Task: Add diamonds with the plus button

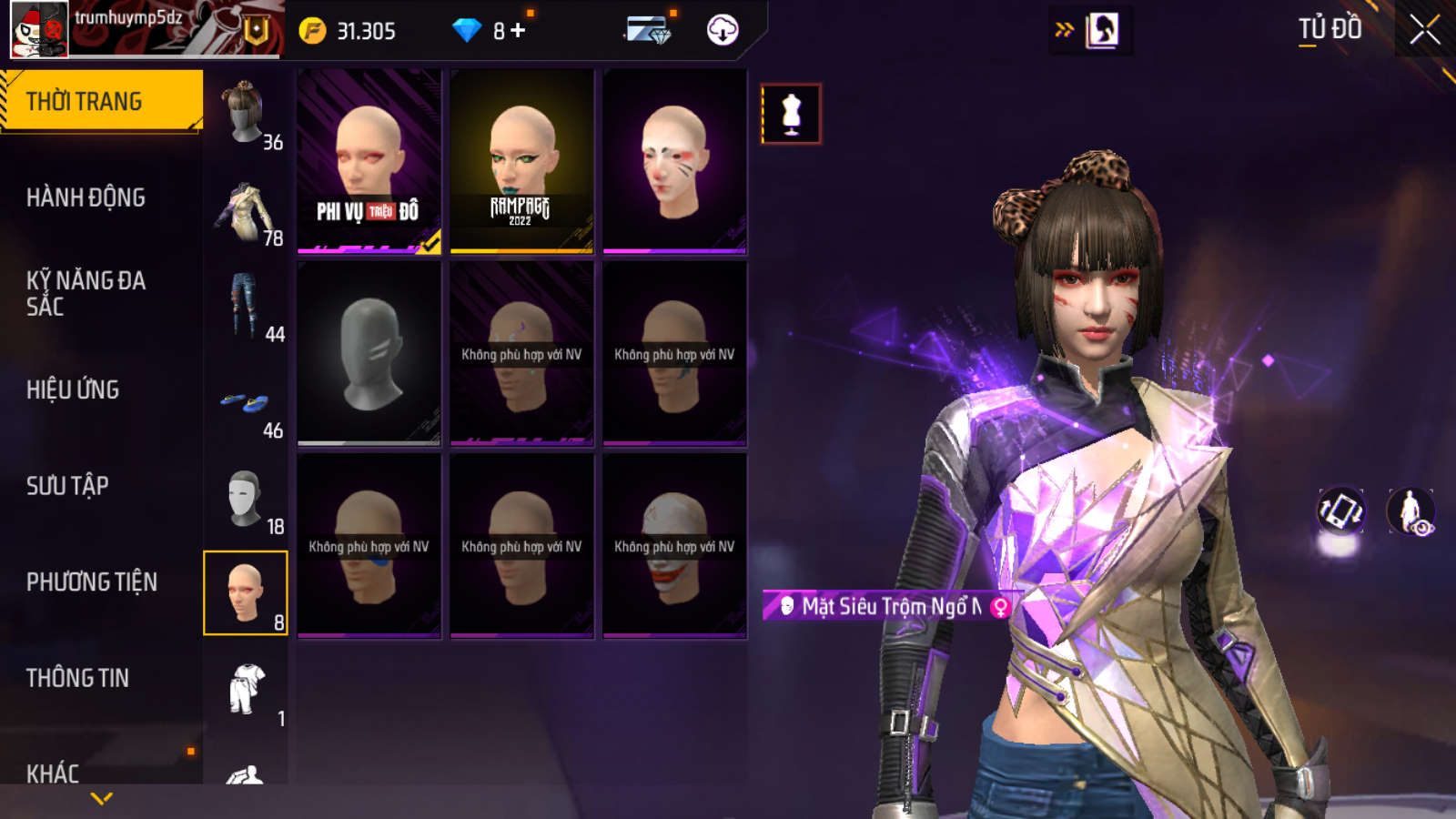Action: [518, 31]
